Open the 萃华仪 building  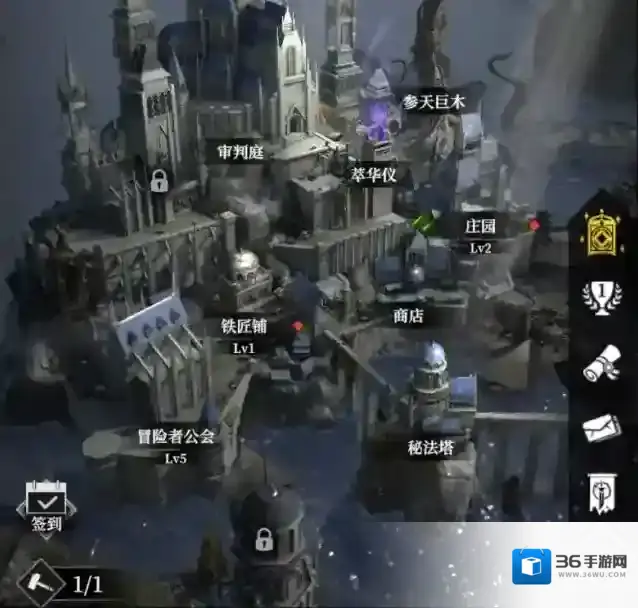click(x=374, y=174)
